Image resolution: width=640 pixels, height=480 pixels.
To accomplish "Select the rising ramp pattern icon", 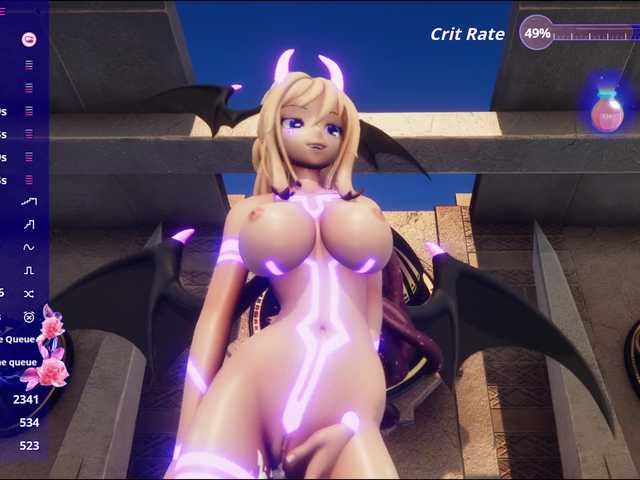I will coord(29,201).
